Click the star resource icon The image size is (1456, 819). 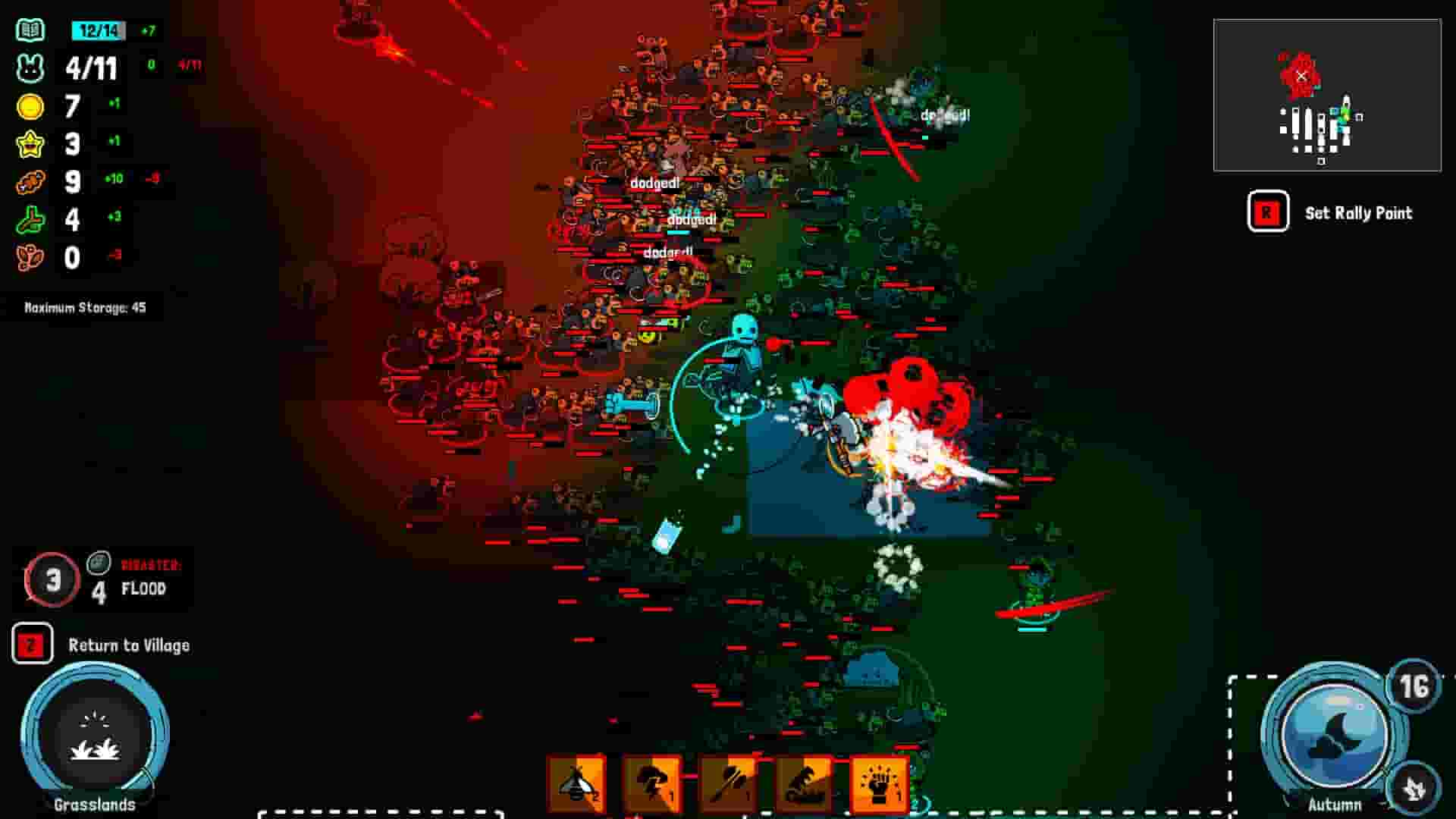click(29, 144)
